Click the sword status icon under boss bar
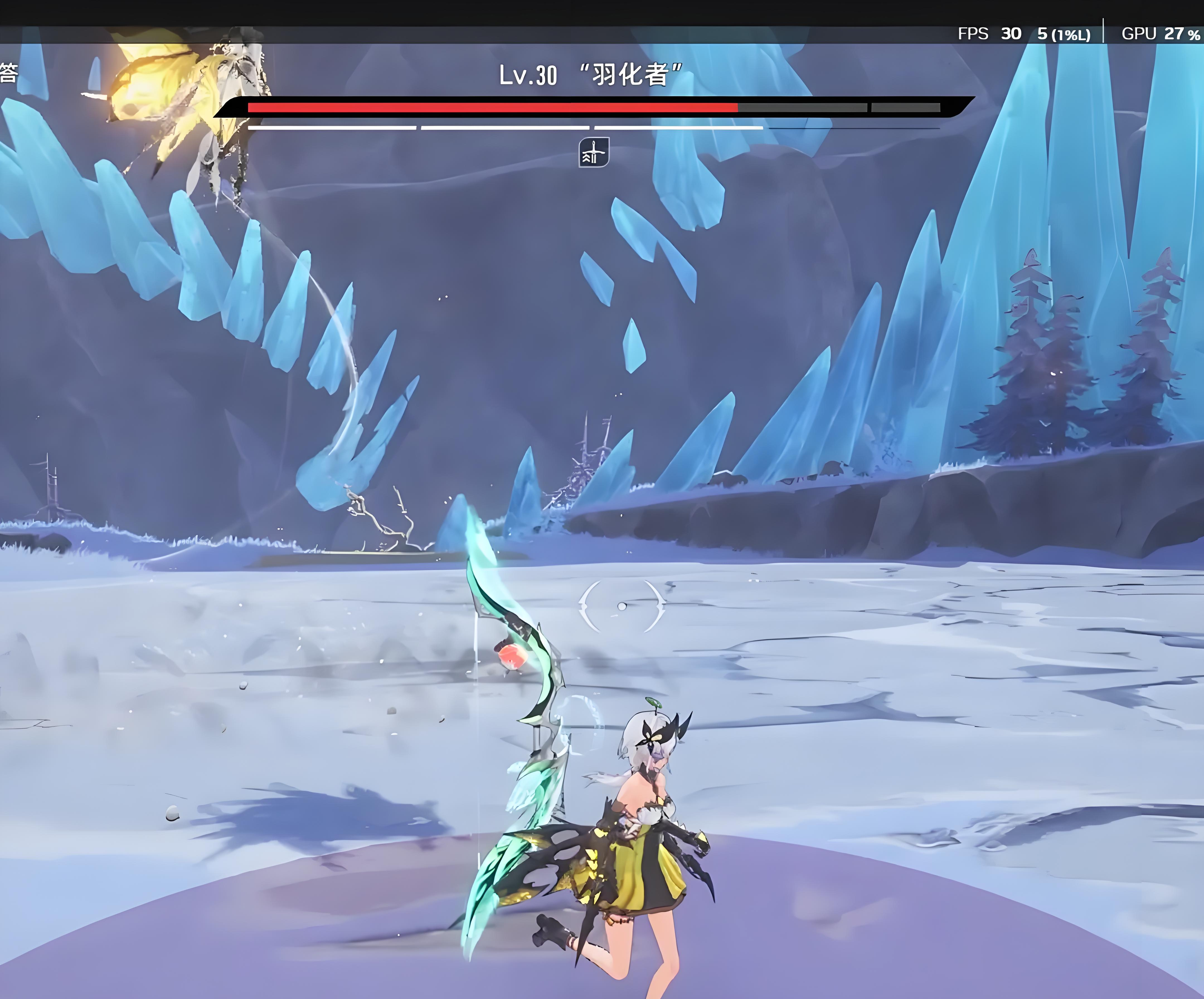1204x999 pixels. (x=593, y=152)
